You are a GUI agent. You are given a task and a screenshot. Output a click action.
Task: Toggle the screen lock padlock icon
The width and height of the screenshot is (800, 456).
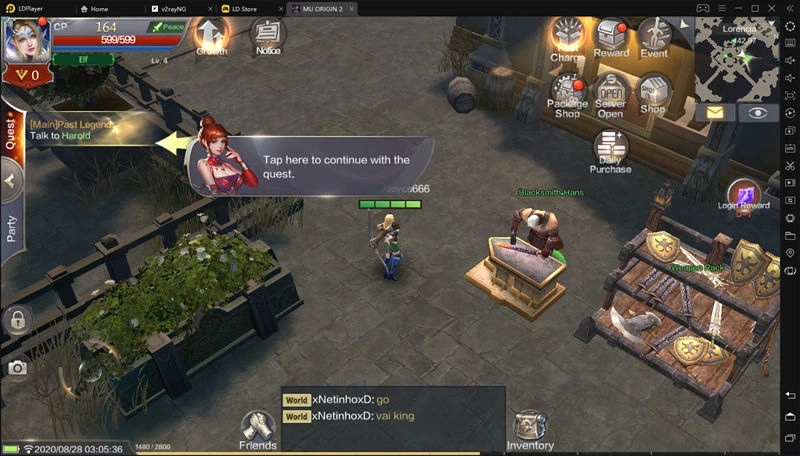[16, 321]
